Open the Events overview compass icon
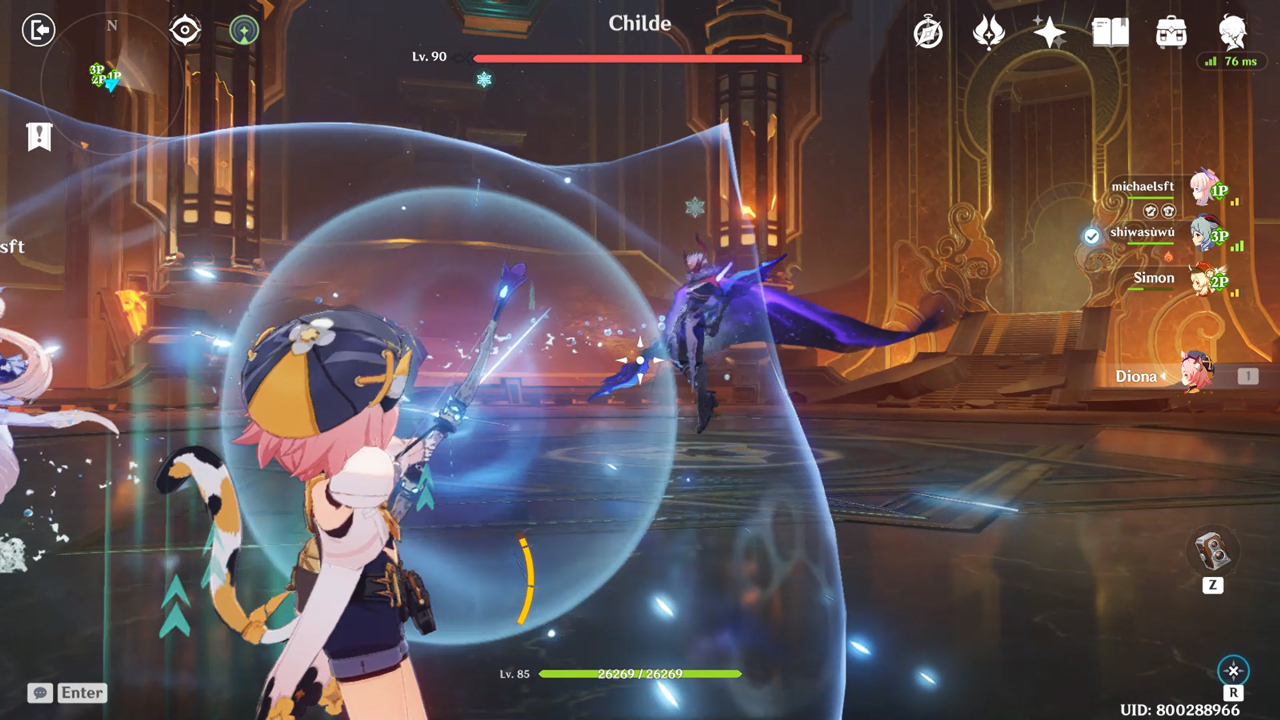1280x720 pixels. [x=928, y=32]
